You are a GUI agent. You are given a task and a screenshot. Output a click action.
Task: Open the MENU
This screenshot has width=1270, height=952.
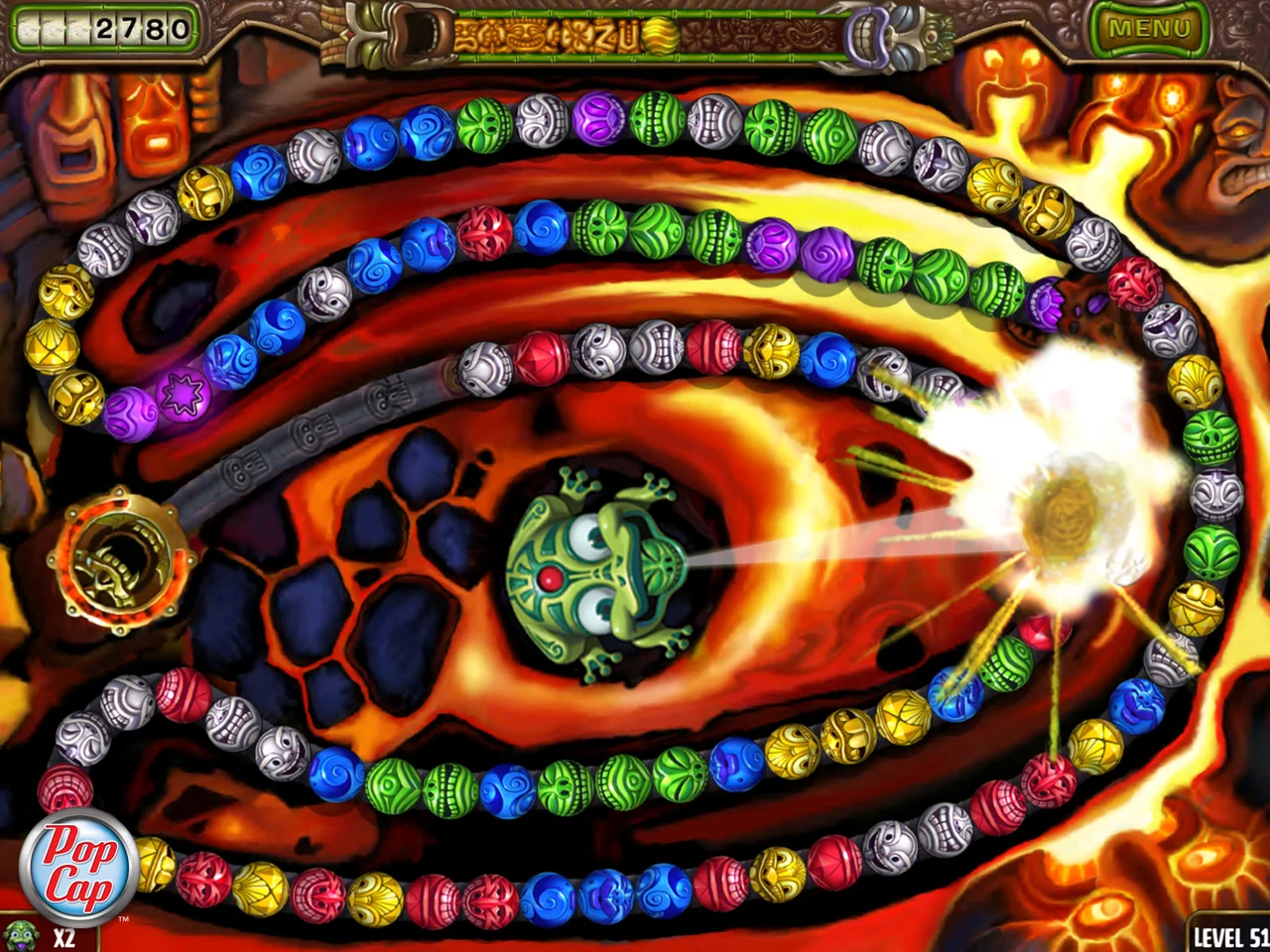pos(1153,28)
